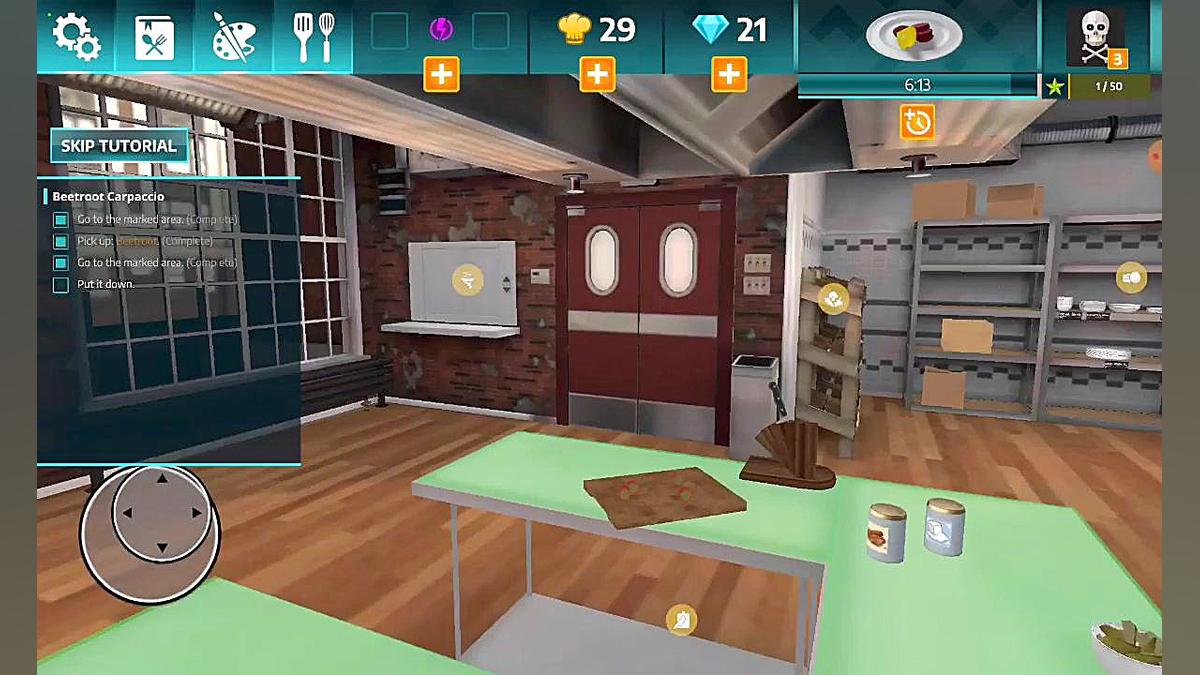Screen dimensions: 1200x675
Task: Buy more chef hat coins
Action: point(597,74)
